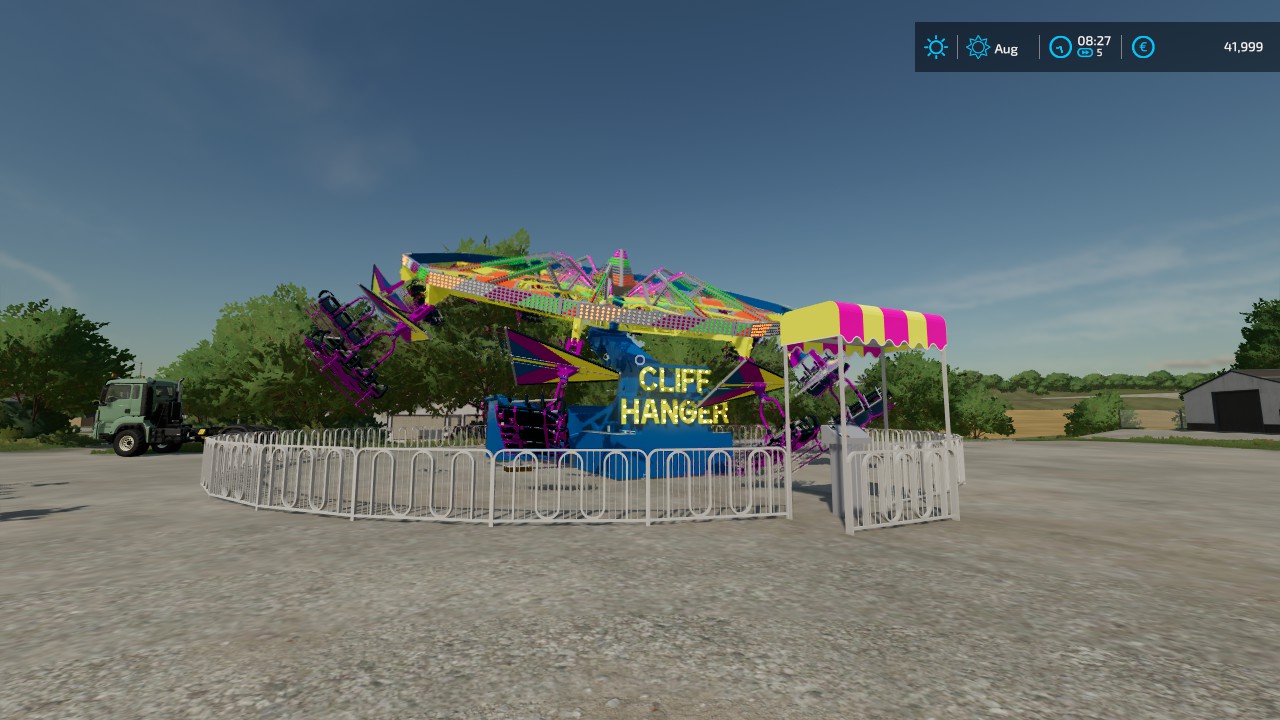
Task: Select the weather forecast sun icon
Action: tap(977, 47)
